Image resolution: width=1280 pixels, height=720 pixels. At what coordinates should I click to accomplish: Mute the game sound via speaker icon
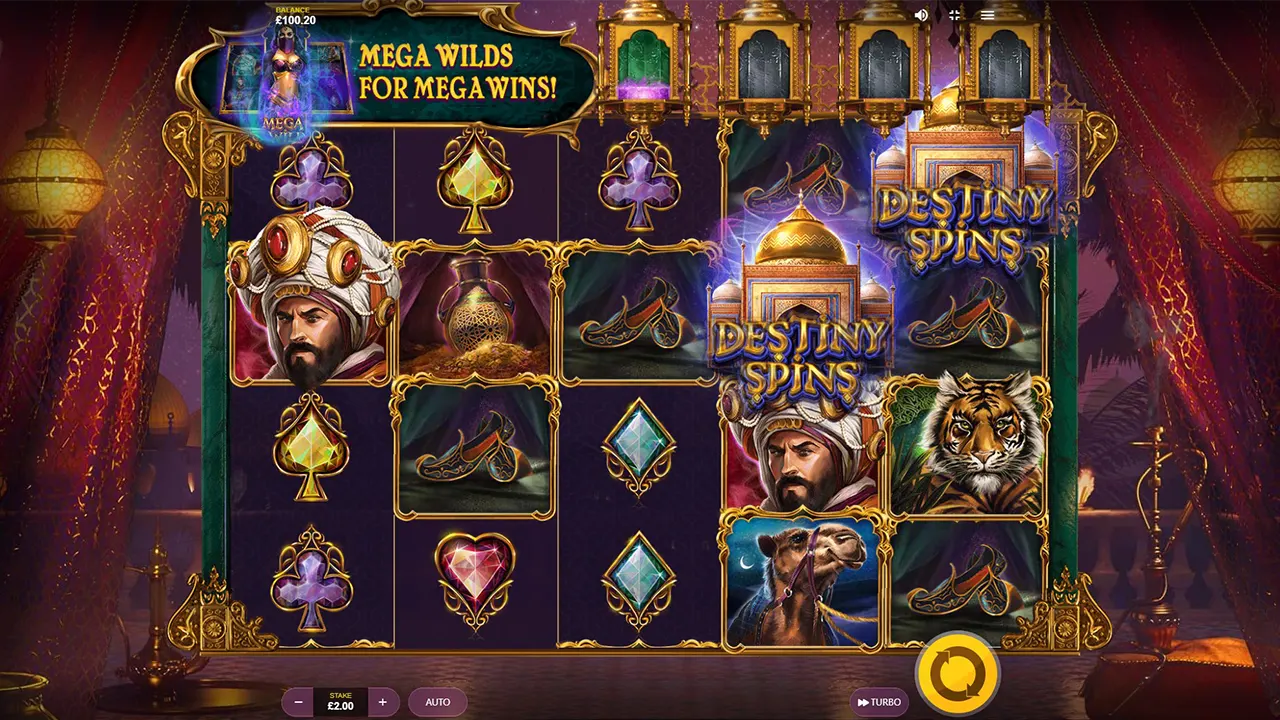[921, 15]
